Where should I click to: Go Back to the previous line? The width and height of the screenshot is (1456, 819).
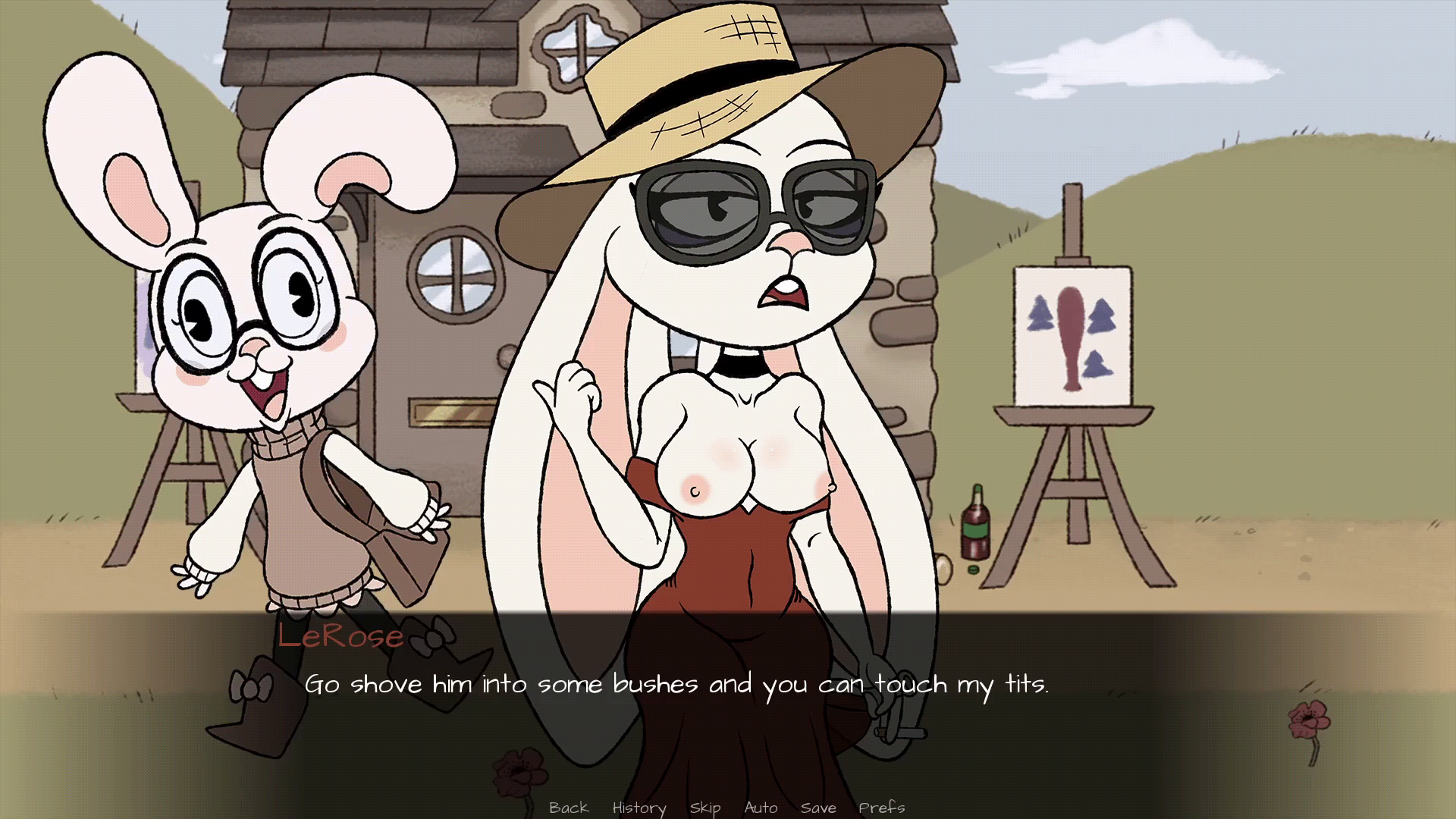tap(569, 808)
